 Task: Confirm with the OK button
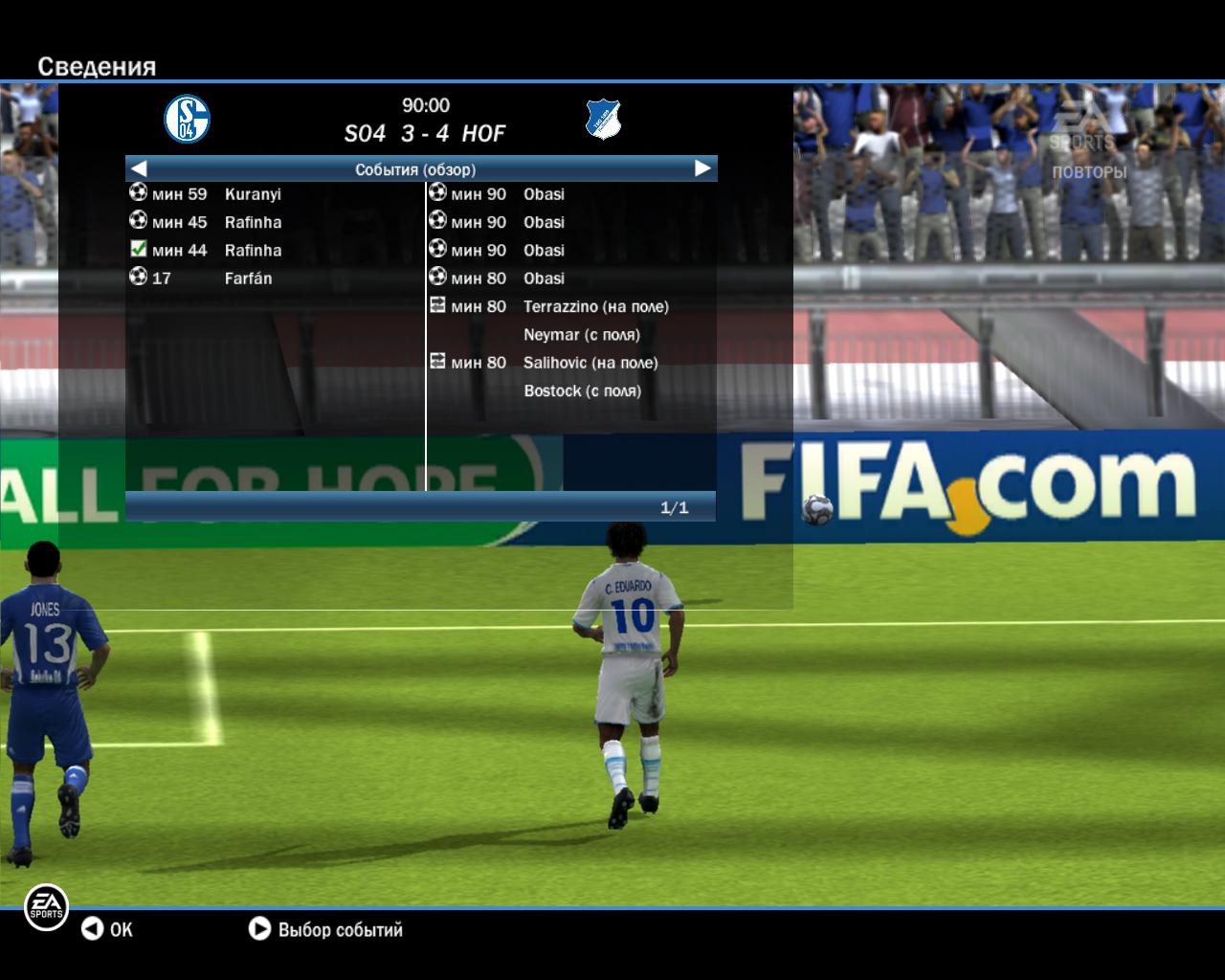pyautogui.click(x=107, y=929)
